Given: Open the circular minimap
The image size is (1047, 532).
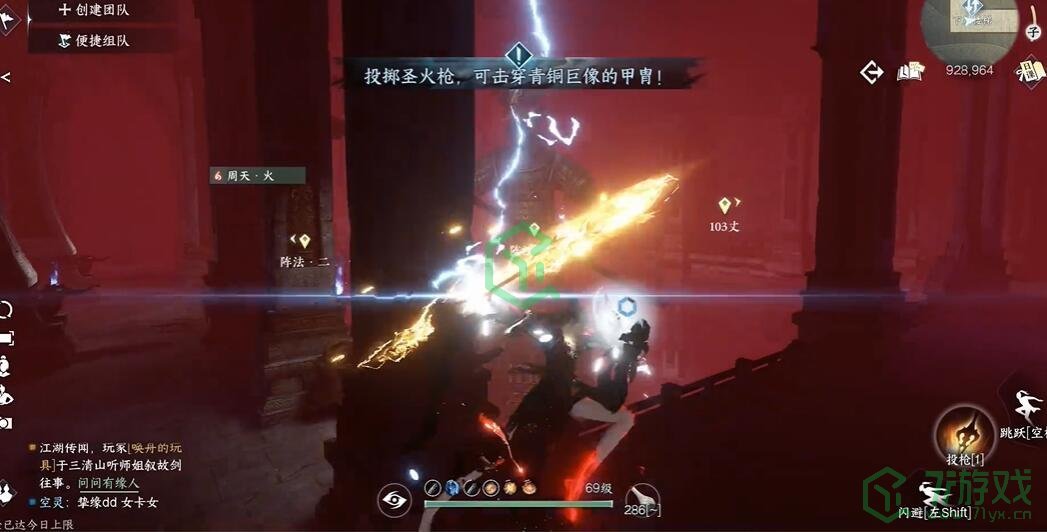Looking at the screenshot, I should click(968, 28).
